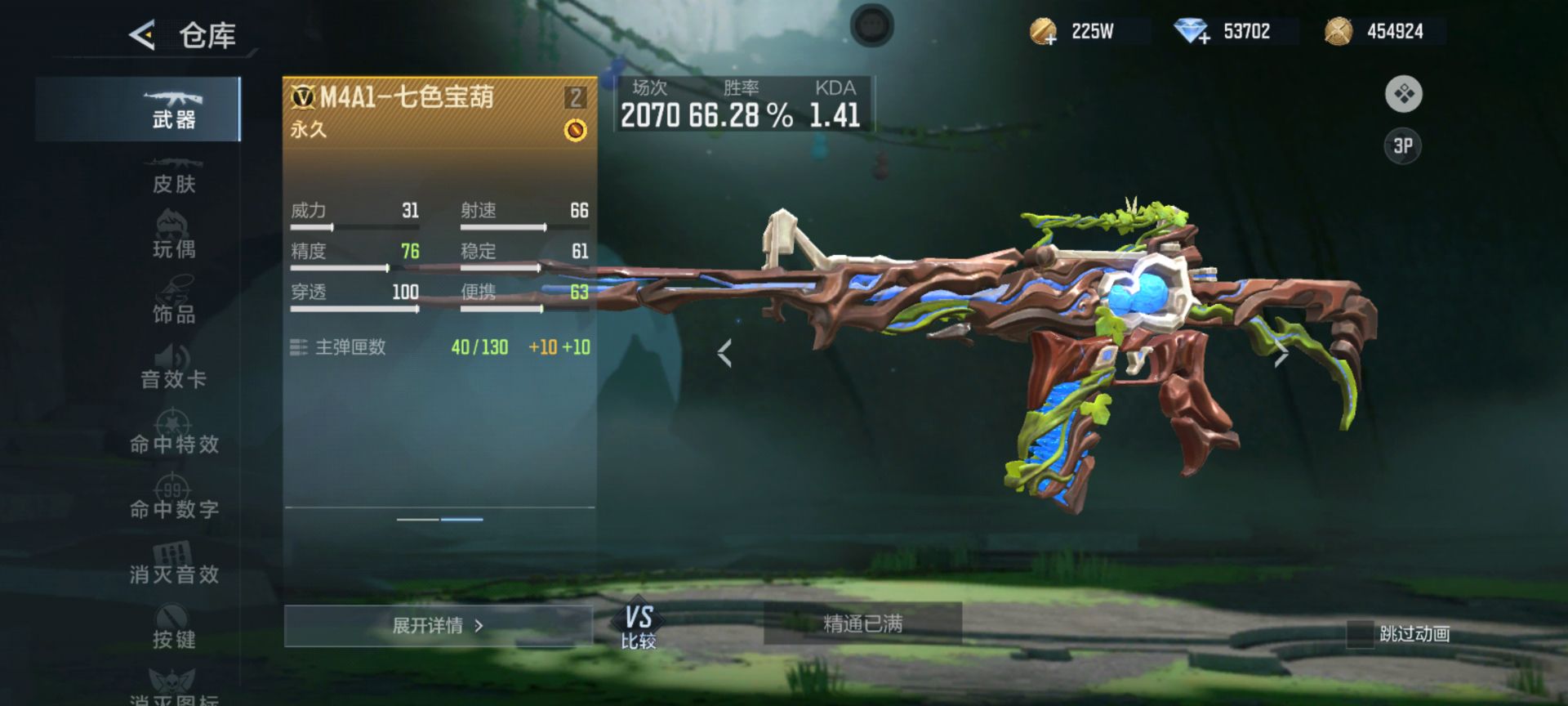Open the 消灭音效 kill sound tab
Image resolution: width=1568 pixels, height=706 pixels.
pos(173,565)
